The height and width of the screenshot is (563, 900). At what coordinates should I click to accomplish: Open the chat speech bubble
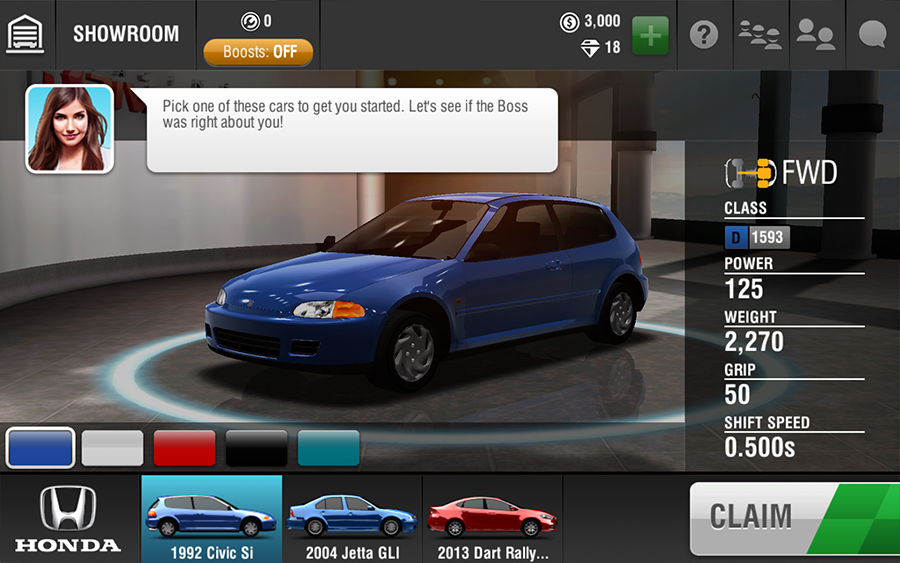[873, 35]
